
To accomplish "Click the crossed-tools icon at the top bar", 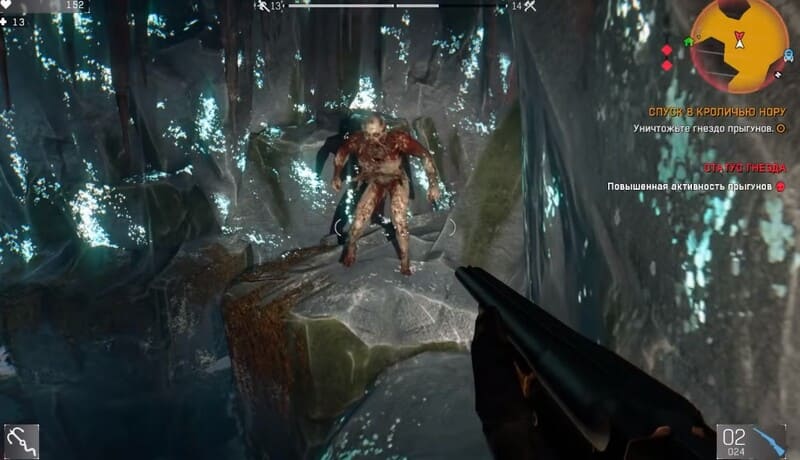I will (x=530, y=6).
